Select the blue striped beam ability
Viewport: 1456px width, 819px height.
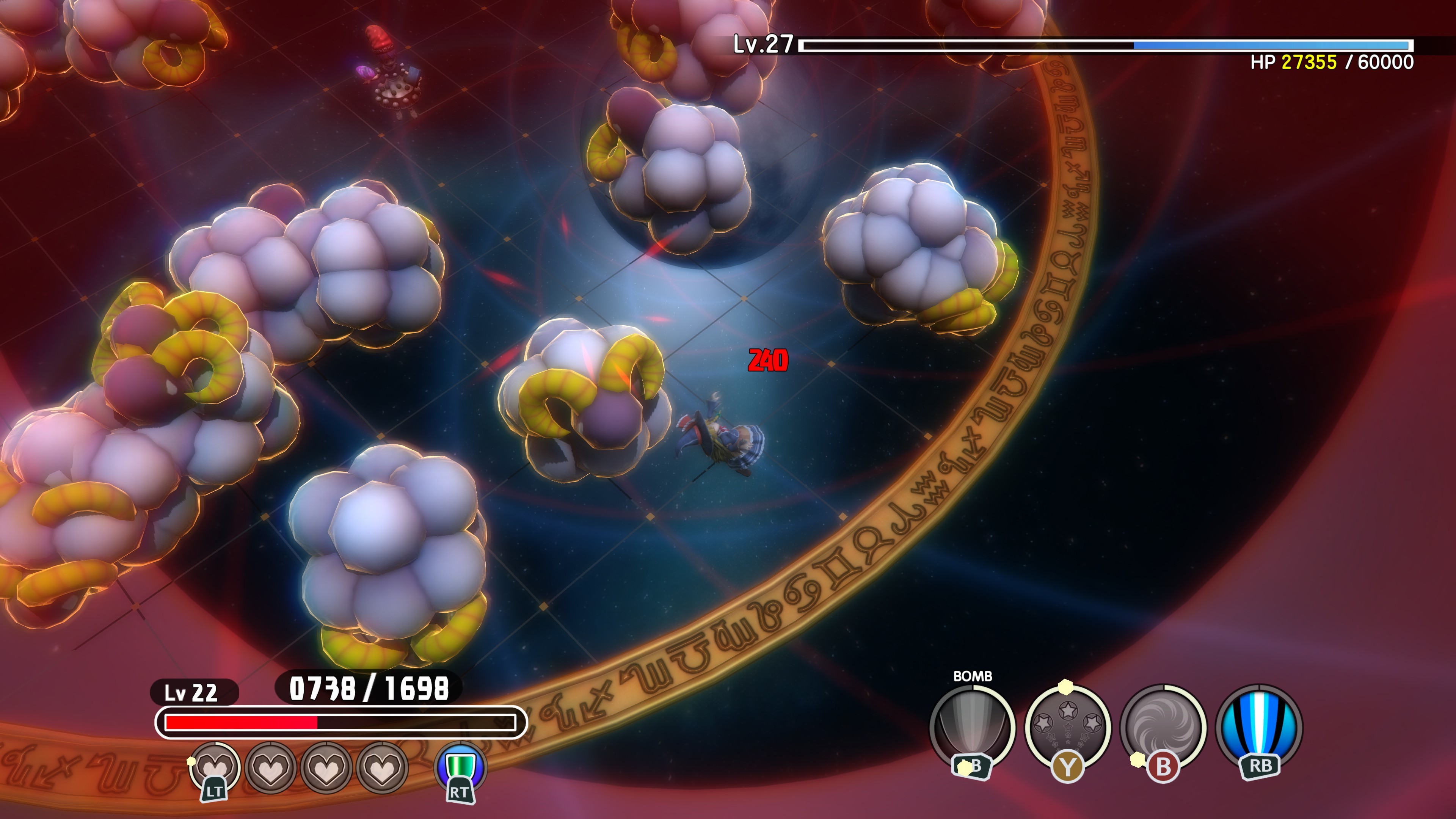(1259, 726)
